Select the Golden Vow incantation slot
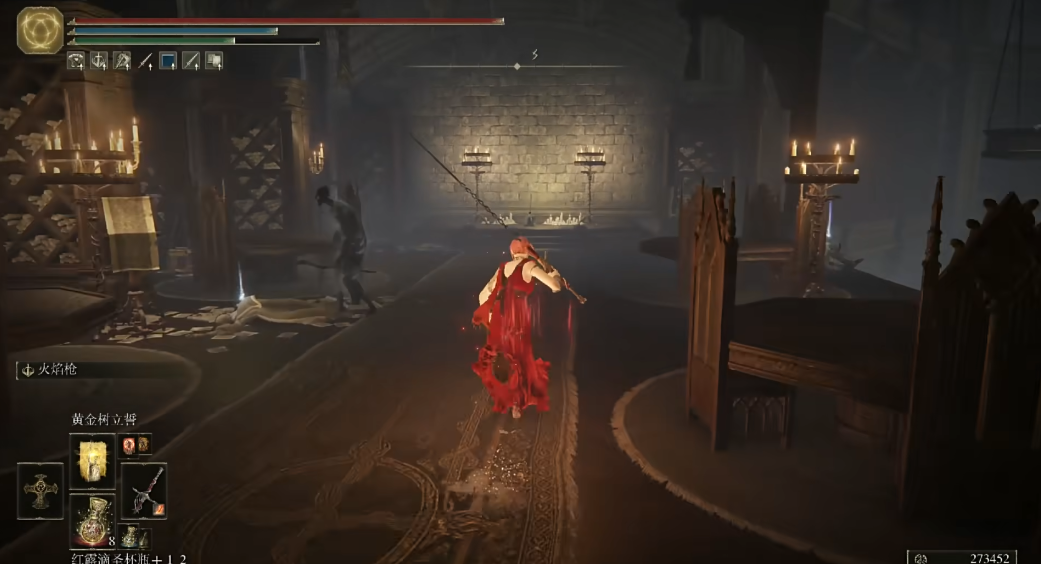 pyautogui.click(x=92, y=461)
